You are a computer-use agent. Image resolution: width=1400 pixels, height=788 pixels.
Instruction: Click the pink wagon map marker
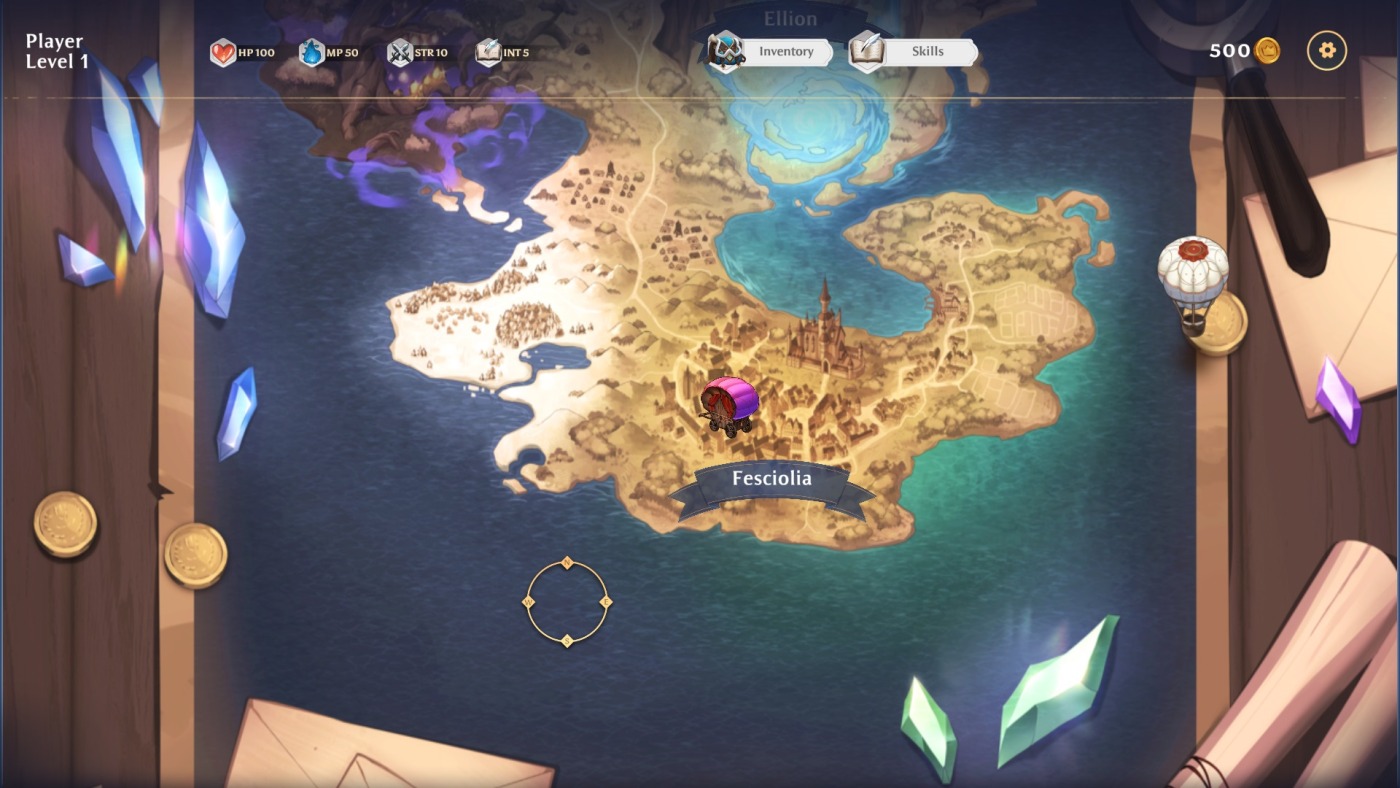[730, 404]
